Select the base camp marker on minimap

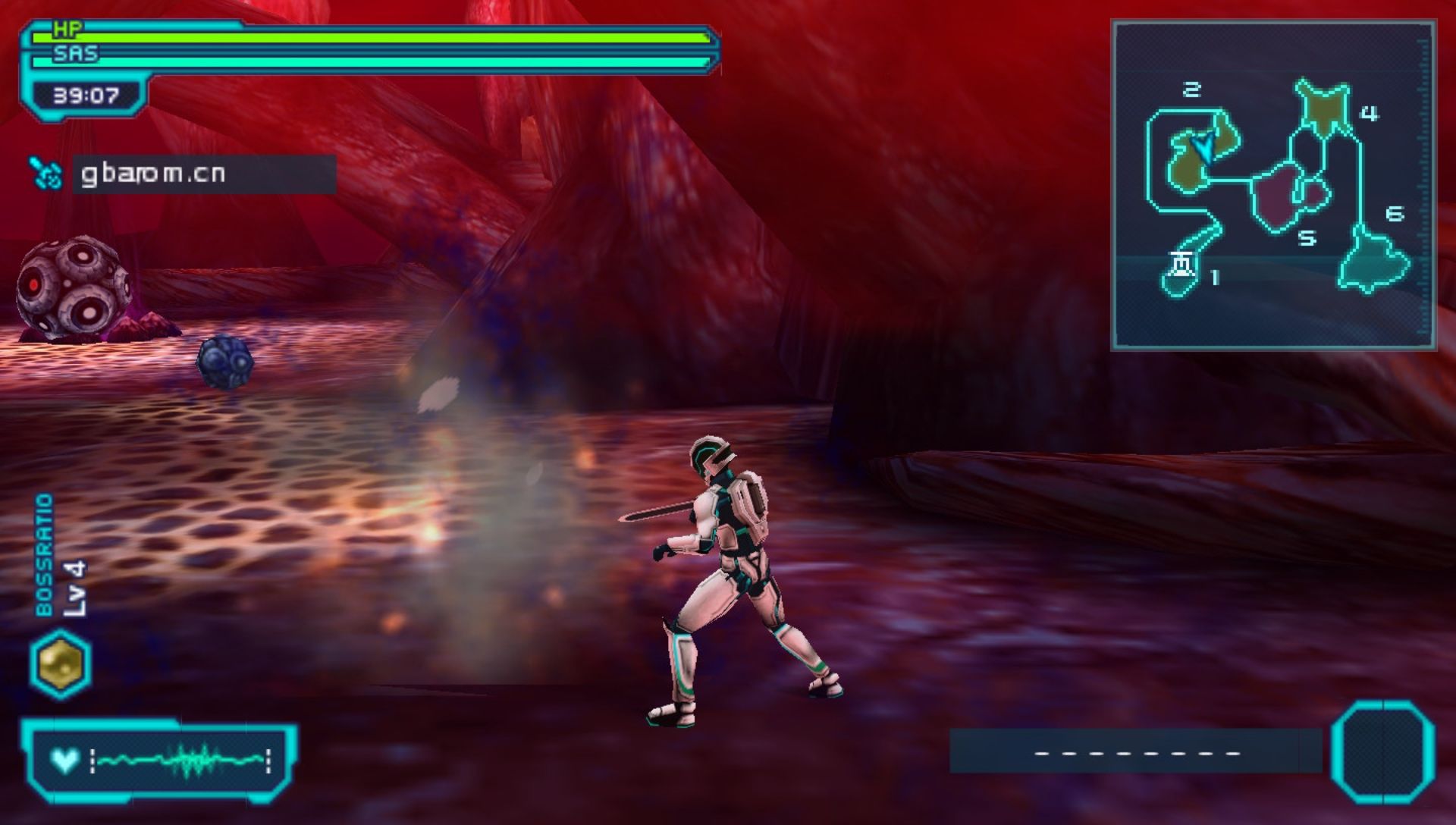[1181, 265]
